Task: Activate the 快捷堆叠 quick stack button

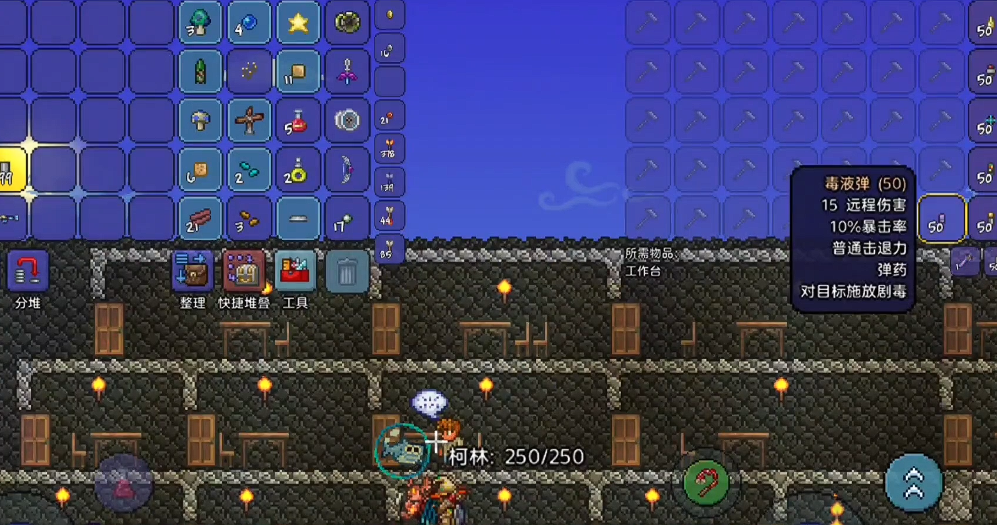Action: [x=243, y=270]
